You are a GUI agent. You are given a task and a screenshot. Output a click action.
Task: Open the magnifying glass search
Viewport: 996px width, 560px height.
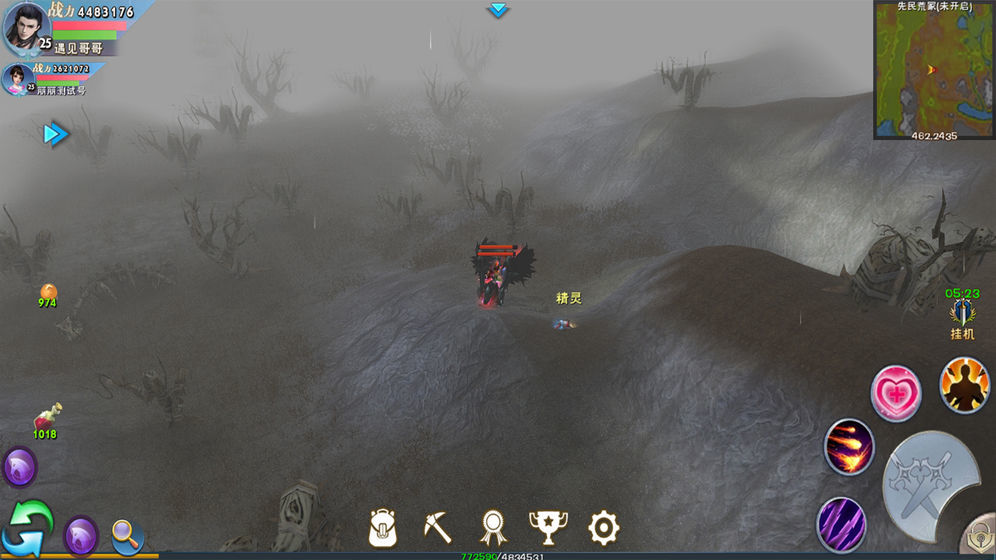(127, 535)
